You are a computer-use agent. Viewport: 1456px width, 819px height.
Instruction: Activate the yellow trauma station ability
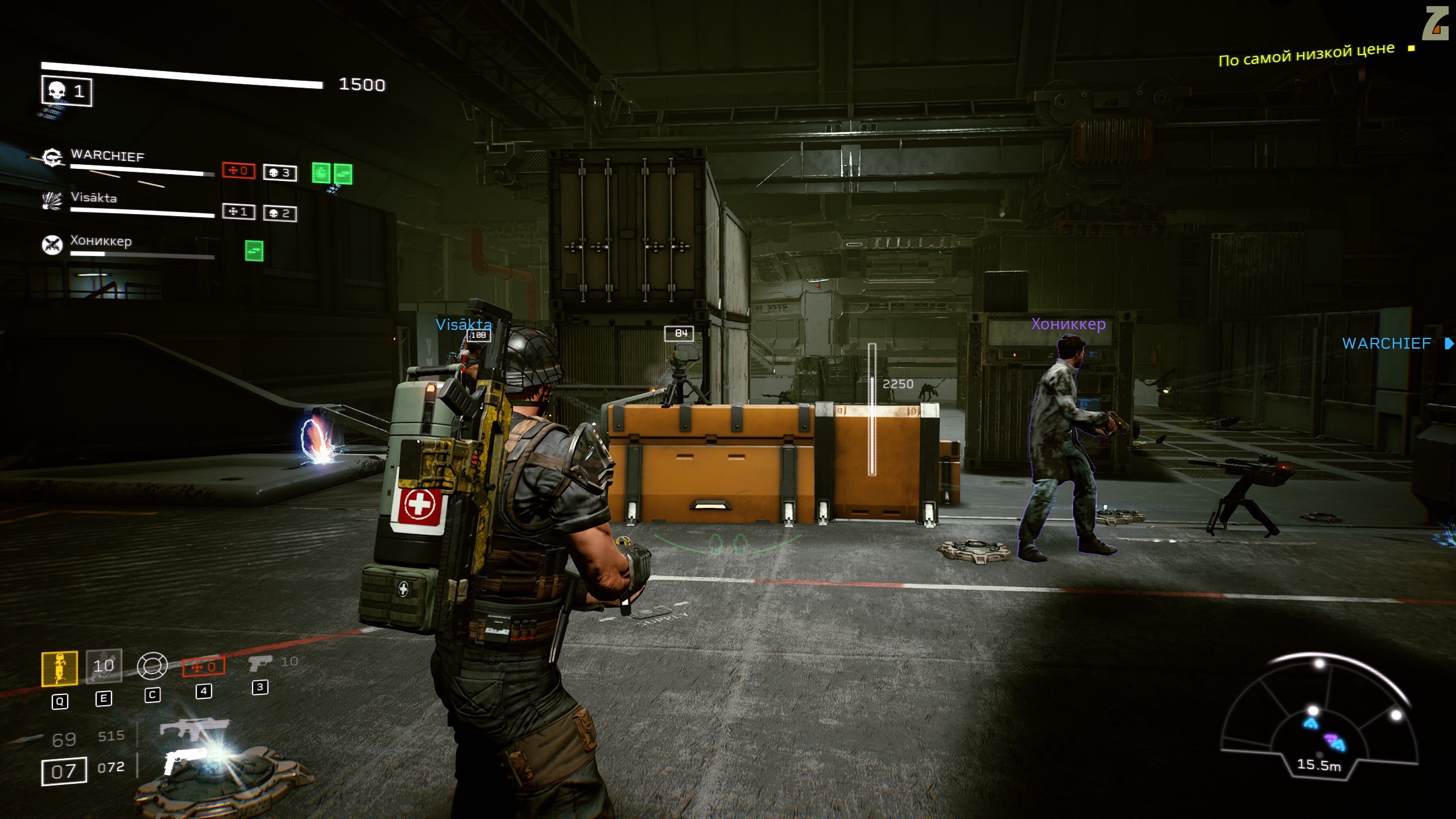click(60, 668)
